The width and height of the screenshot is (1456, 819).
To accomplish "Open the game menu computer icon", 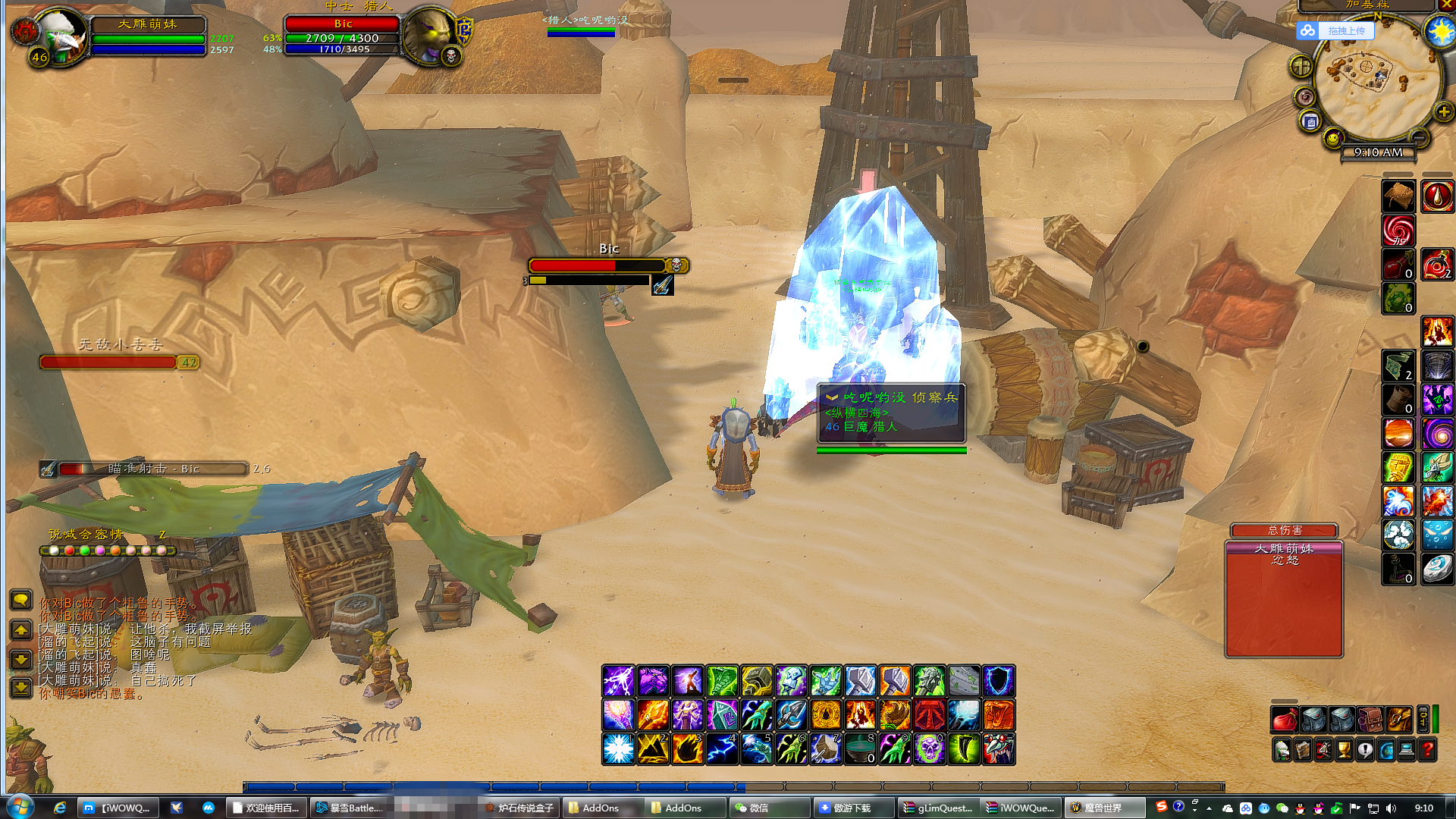I will click(x=1407, y=750).
